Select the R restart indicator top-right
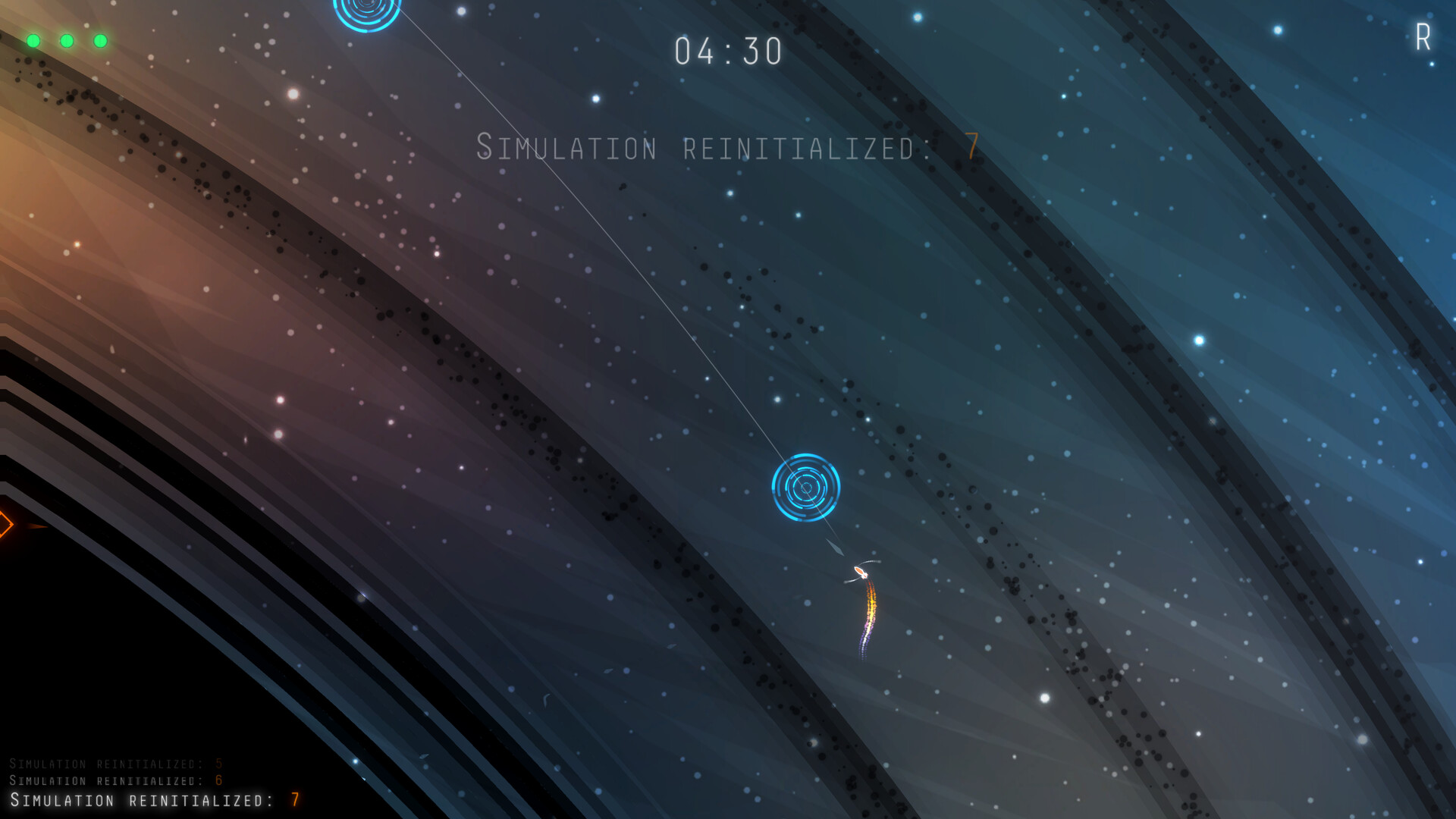1456x819 pixels. 1422,36
